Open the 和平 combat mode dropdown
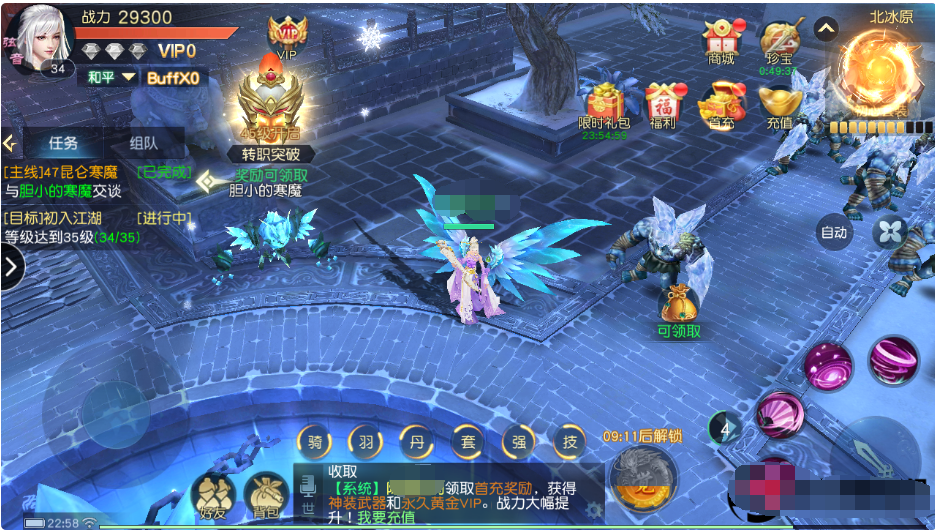The image size is (935, 530). pos(109,77)
